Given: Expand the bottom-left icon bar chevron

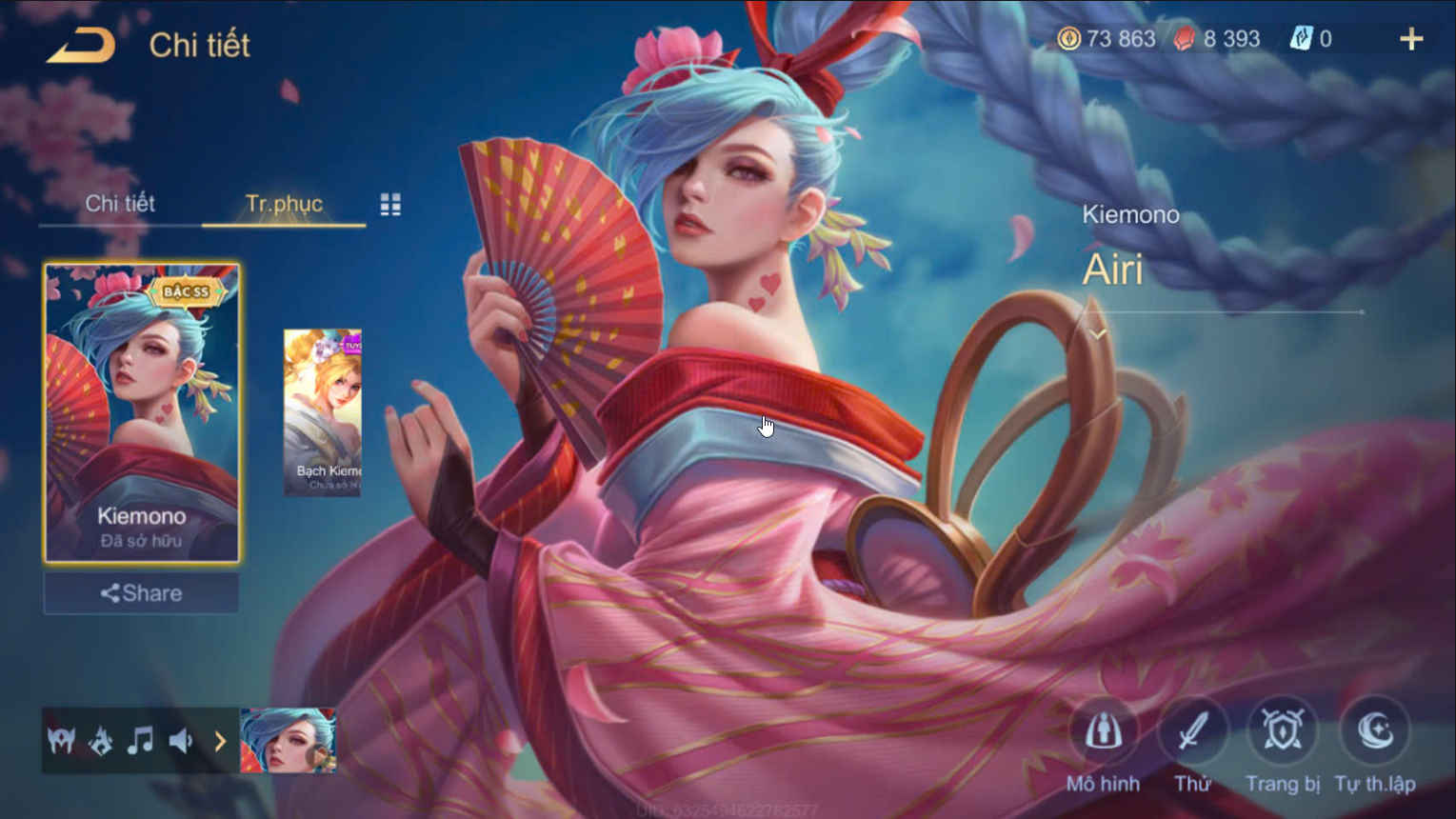Looking at the screenshot, I should pos(220,741).
